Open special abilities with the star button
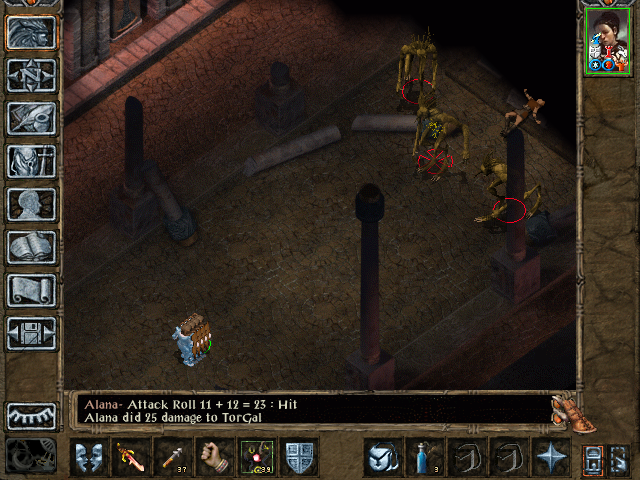 [551, 457]
